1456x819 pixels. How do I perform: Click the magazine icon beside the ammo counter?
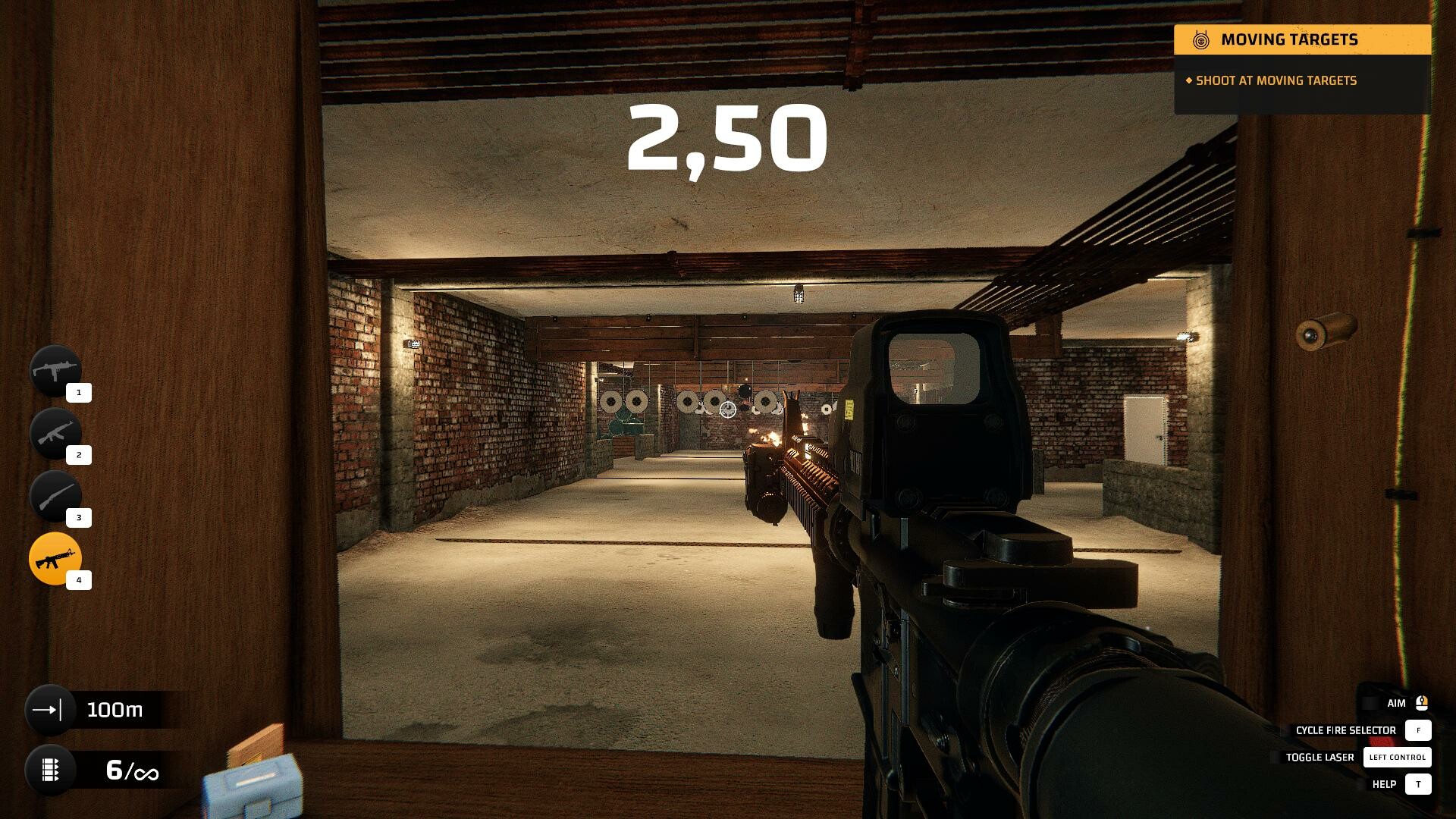[x=49, y=772]
